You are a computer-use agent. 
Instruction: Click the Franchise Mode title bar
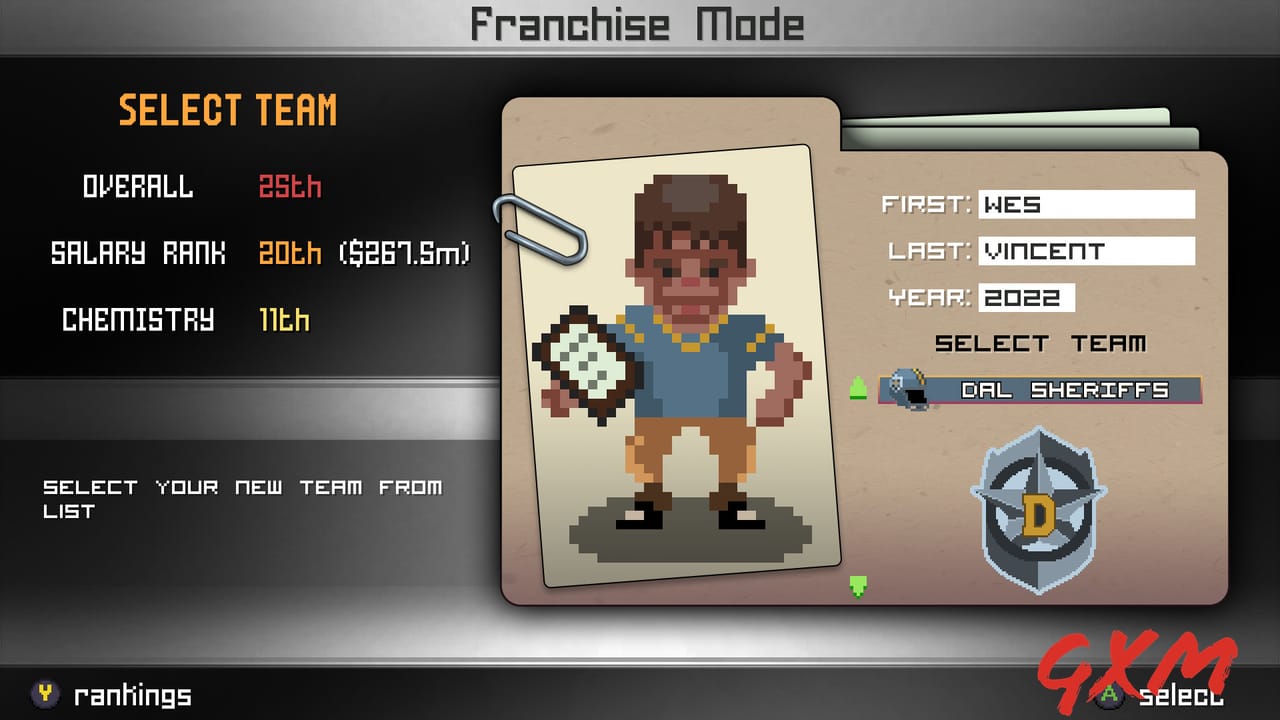click(x=640, y=24)
